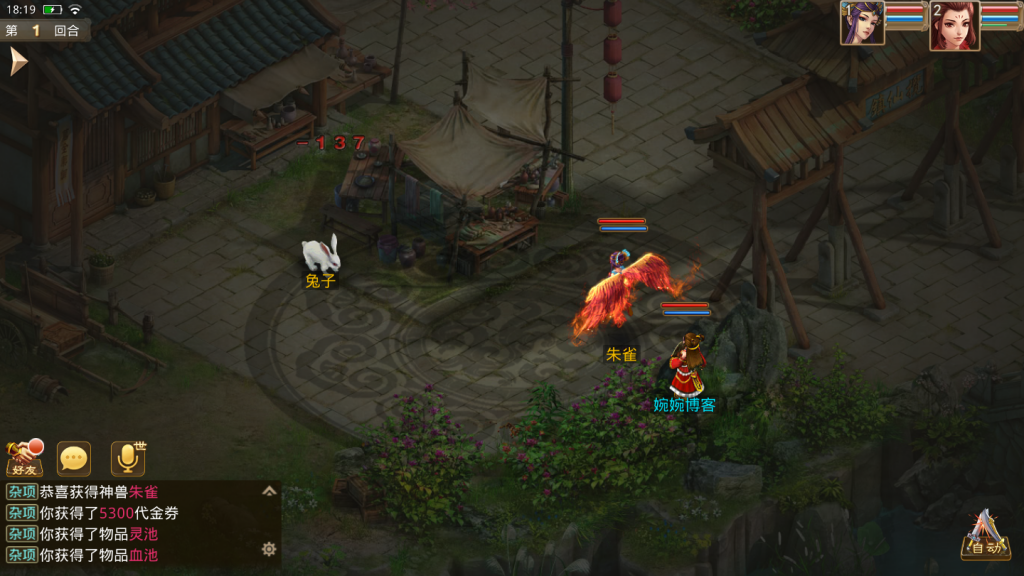Open the chat speech bubble window
Image resolution: width=1024 pixels, height=576 pixels.
[x=74, y=458]
